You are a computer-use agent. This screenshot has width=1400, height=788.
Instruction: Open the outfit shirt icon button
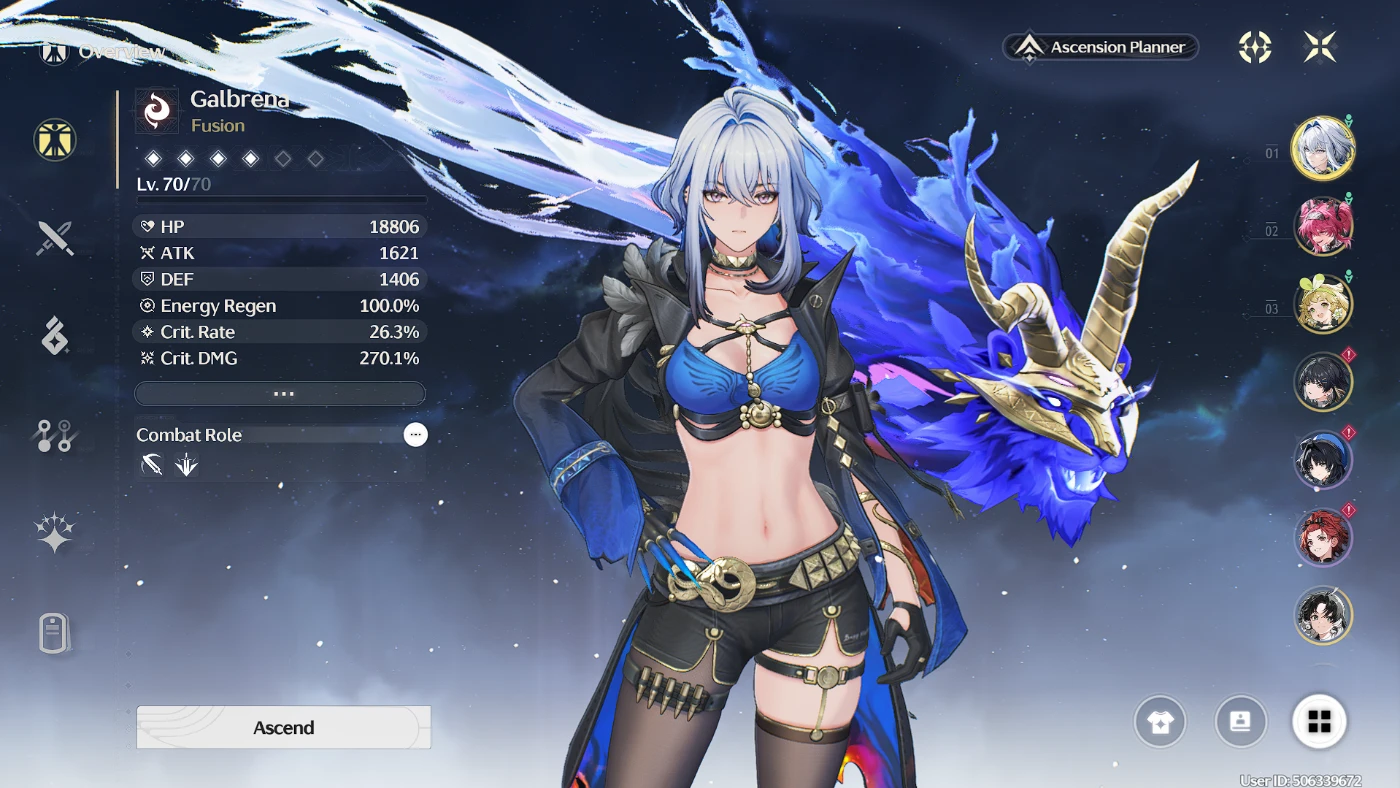pos(1160,721)
